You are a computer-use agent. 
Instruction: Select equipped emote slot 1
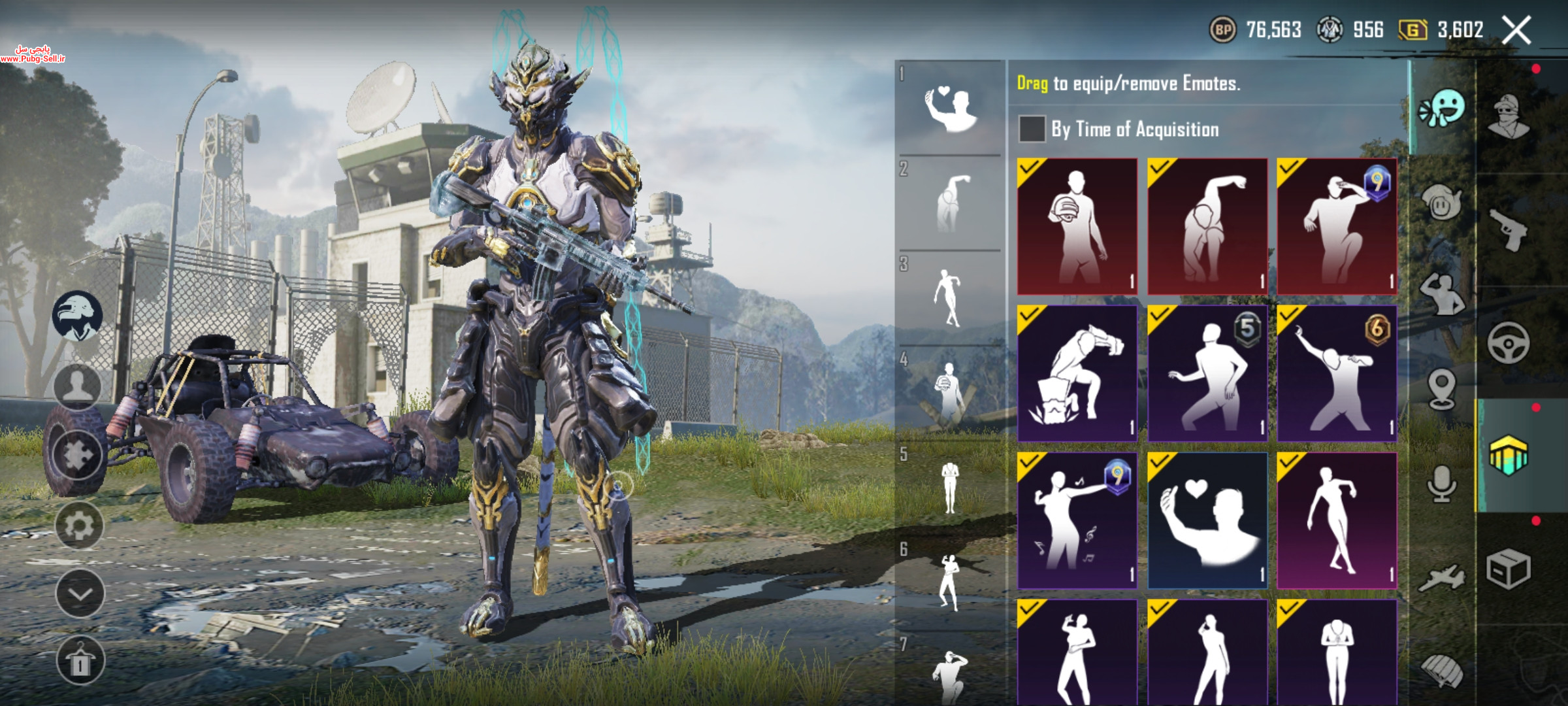tap(950, 108)
